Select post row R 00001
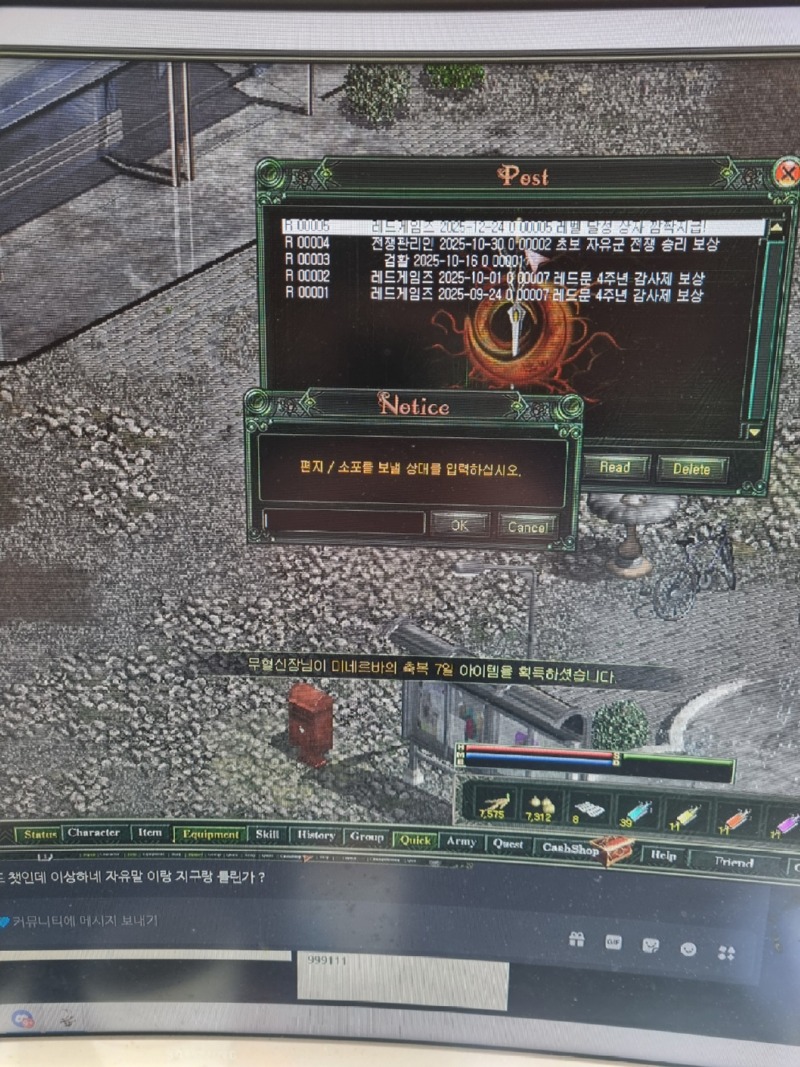800x1067 pixels. (x=500, y=294)
